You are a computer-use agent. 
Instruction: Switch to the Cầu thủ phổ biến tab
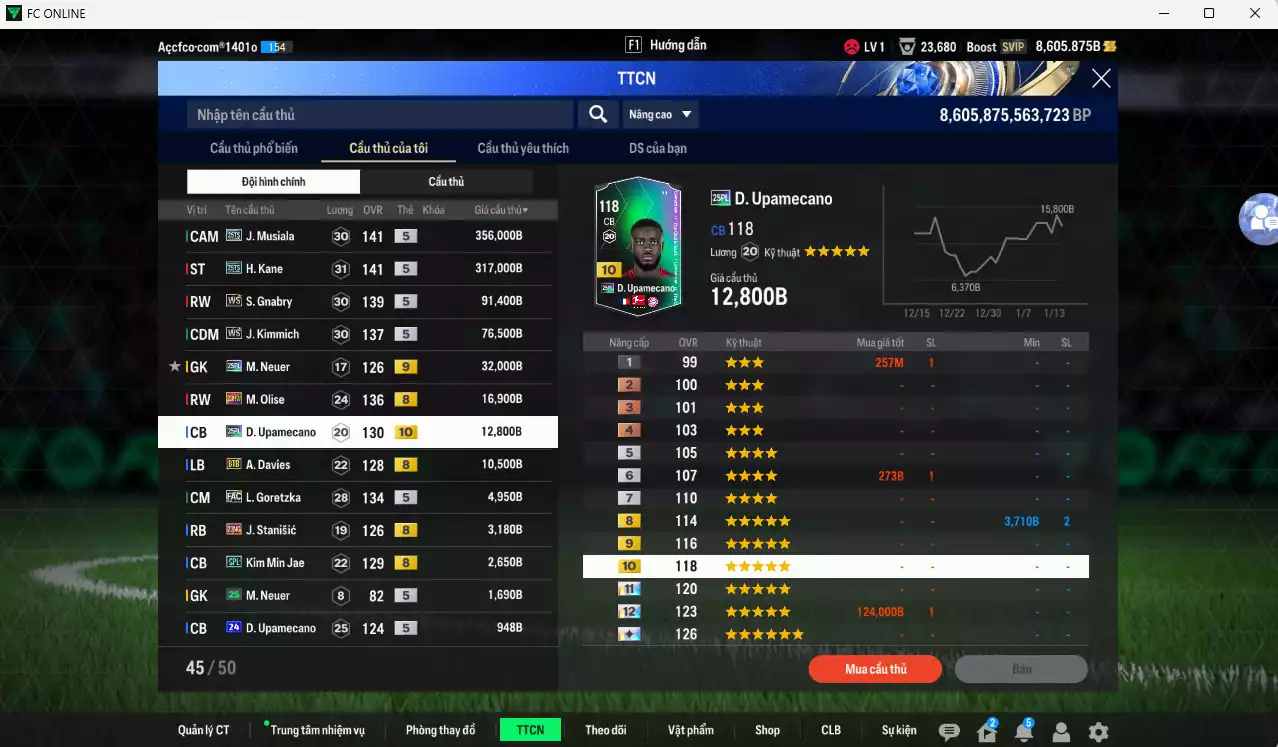(x=254, y=148)
